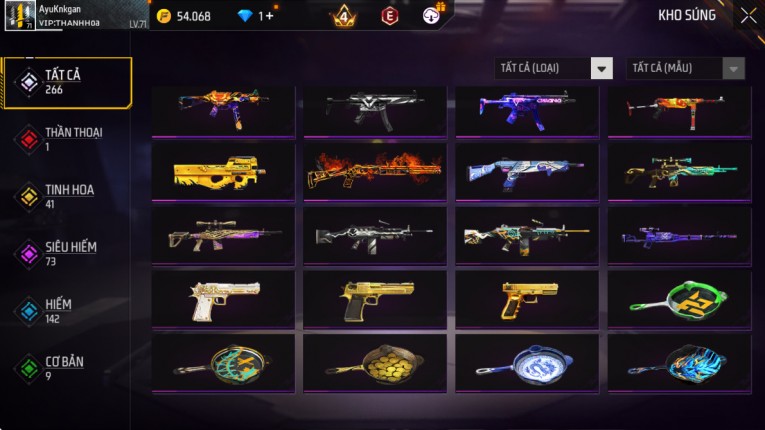This screenshot has height=430, width=765.
Task: Open the player profile avatar
Action: click(x=19, y=17)
